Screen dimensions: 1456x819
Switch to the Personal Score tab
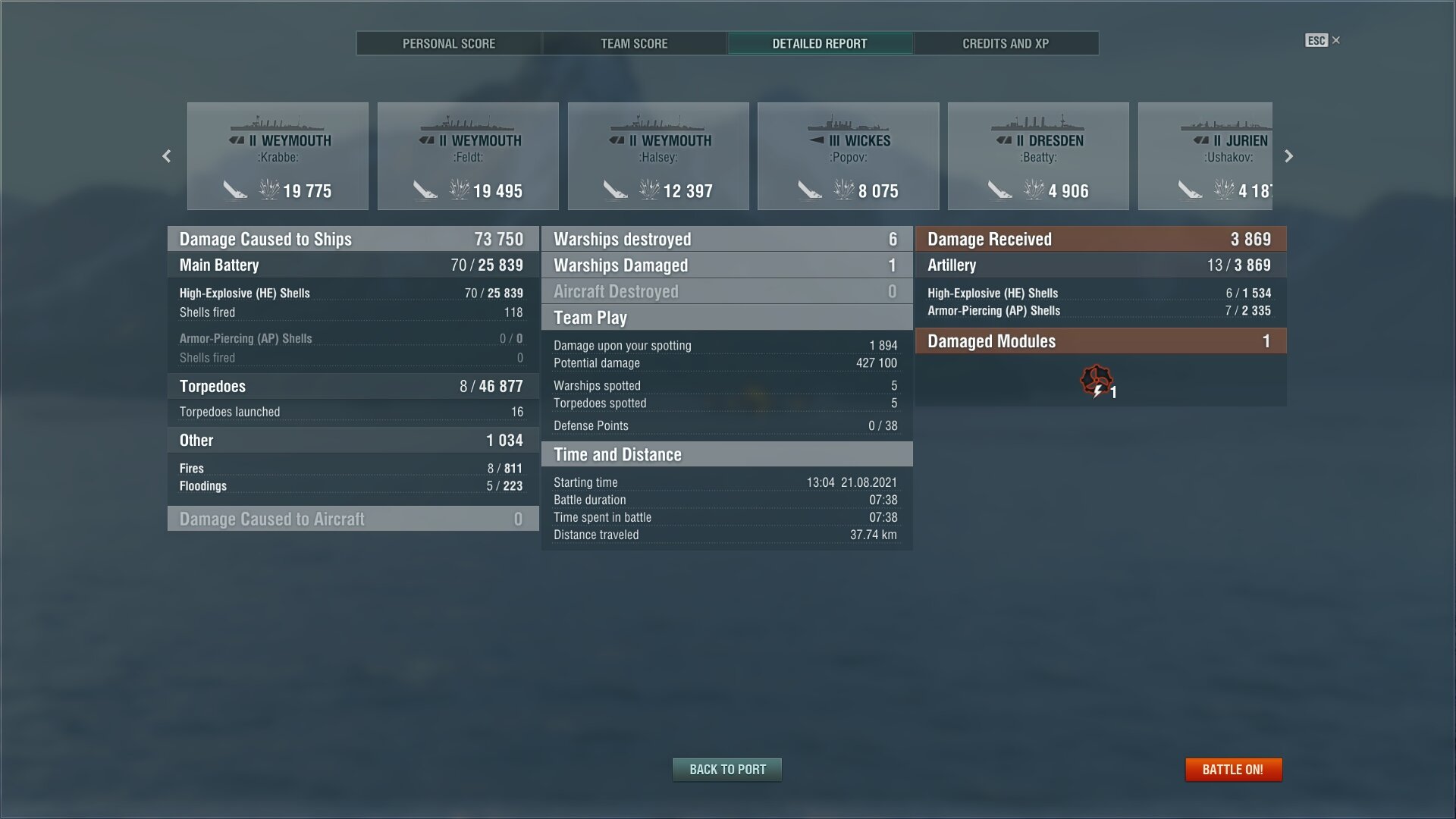448,43
